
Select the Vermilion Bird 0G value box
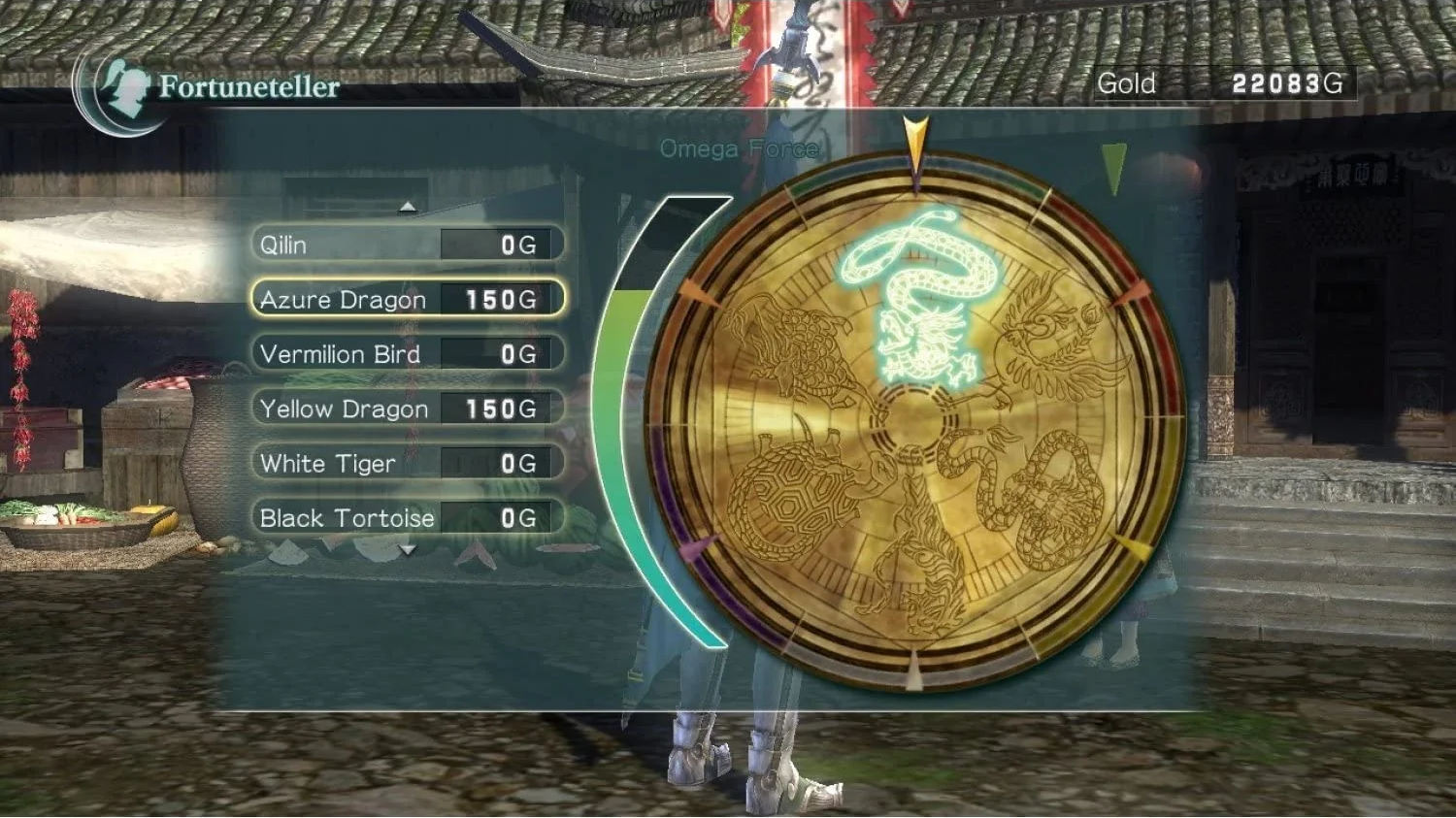coord(497,354)
